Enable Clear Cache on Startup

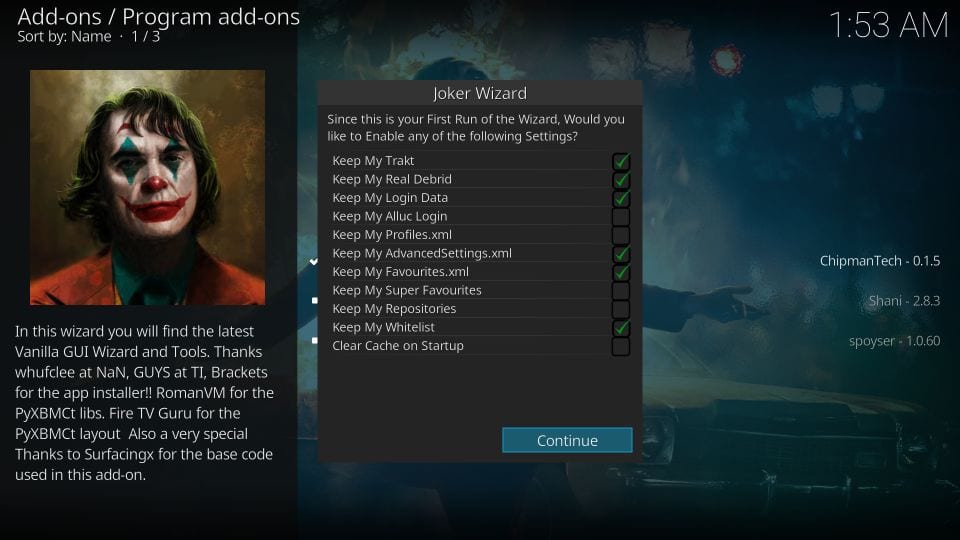pos(620,346)
